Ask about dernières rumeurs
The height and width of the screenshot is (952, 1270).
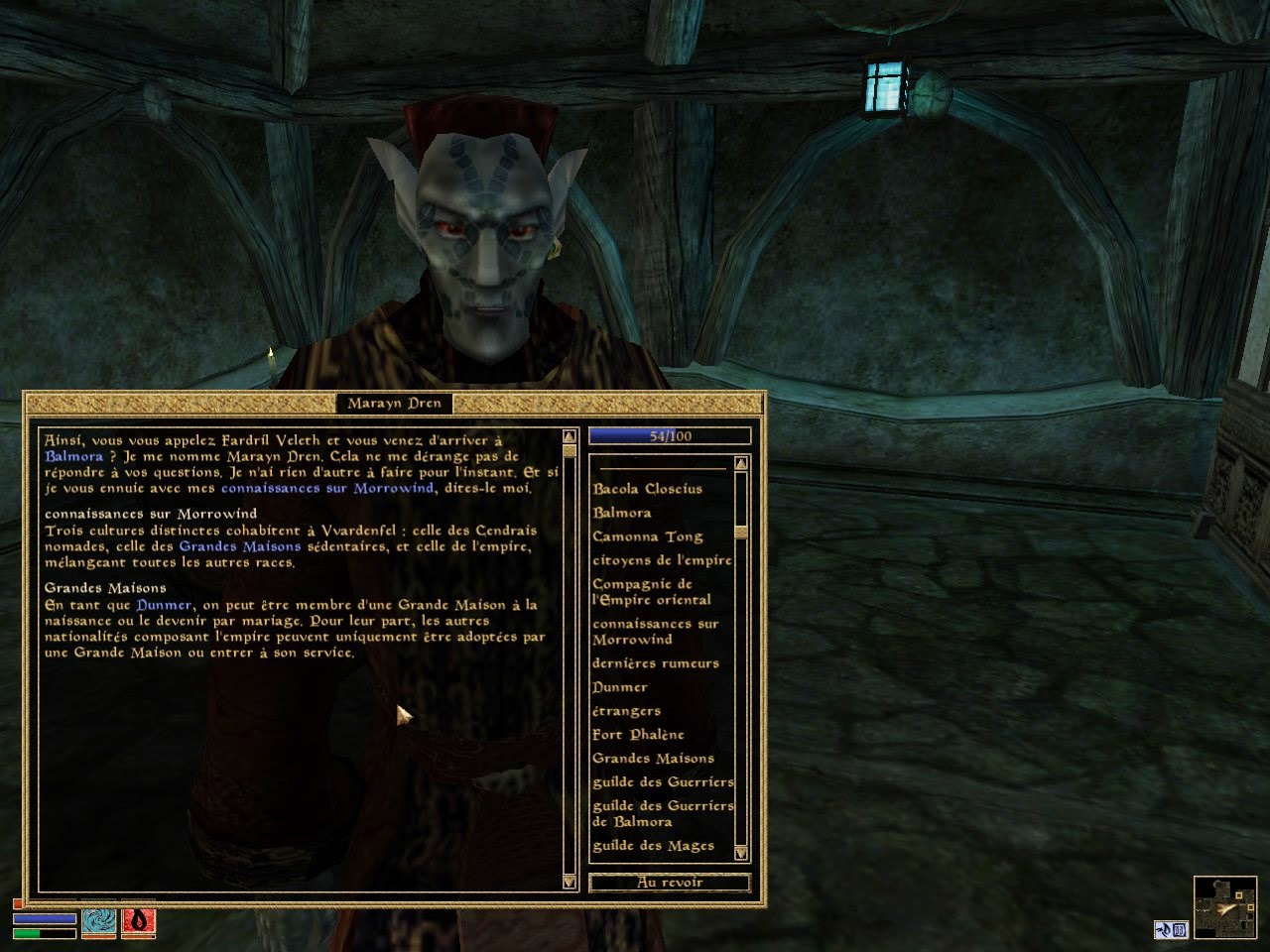(x=655, y=663)
